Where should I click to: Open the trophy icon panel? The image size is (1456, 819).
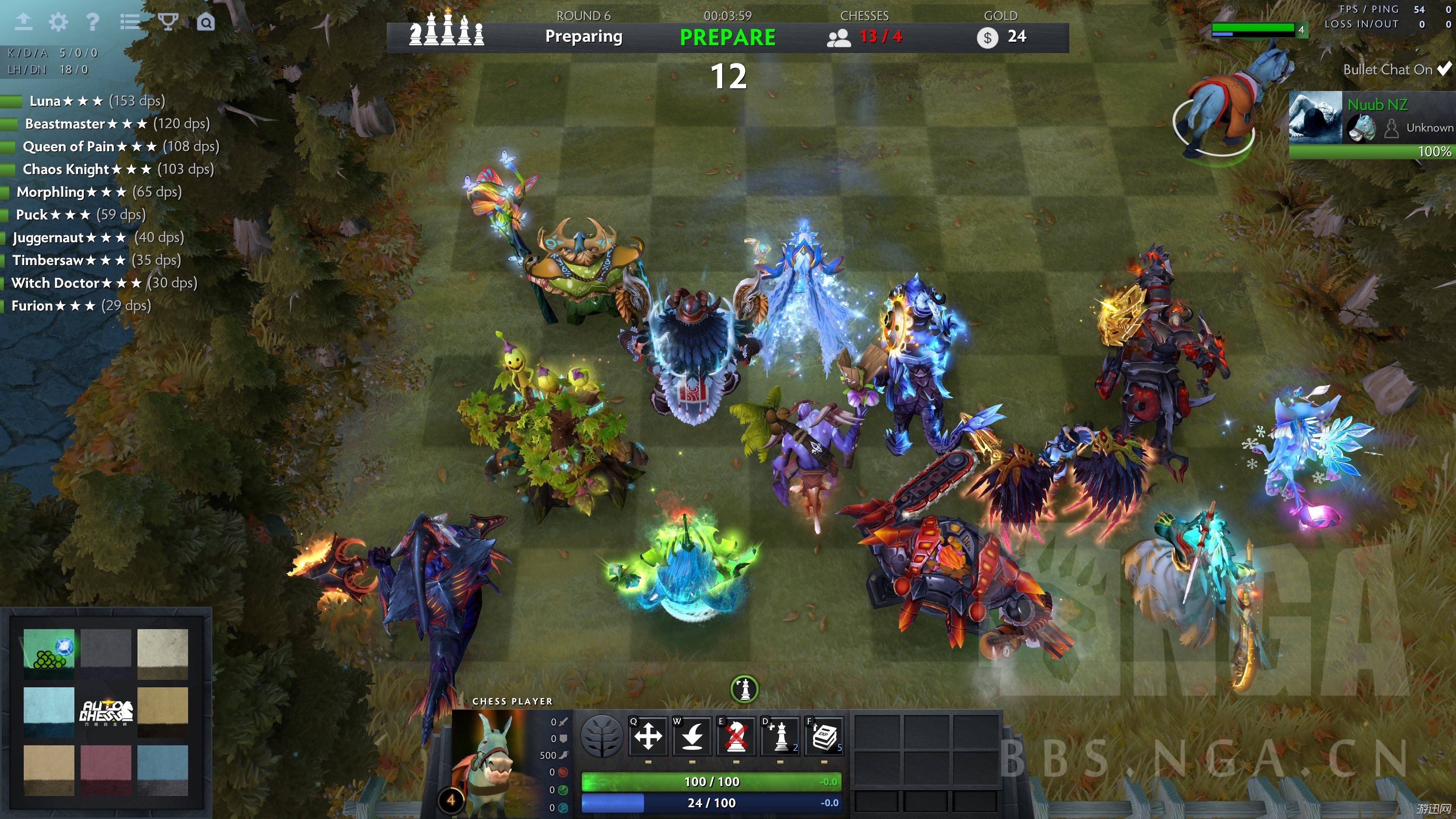click(168, 22)
